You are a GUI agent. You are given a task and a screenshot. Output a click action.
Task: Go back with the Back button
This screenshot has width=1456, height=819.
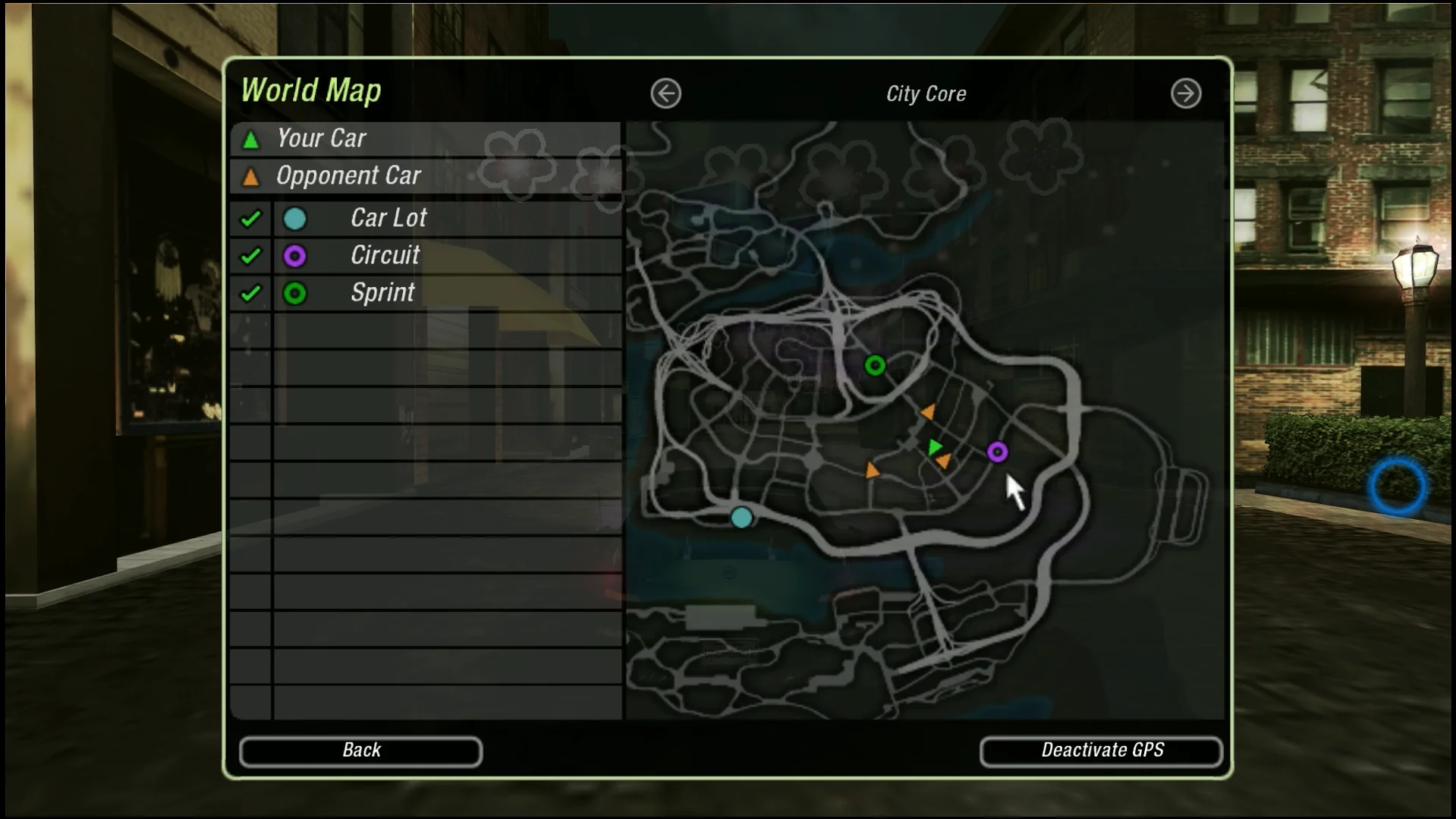click(360, 751)
